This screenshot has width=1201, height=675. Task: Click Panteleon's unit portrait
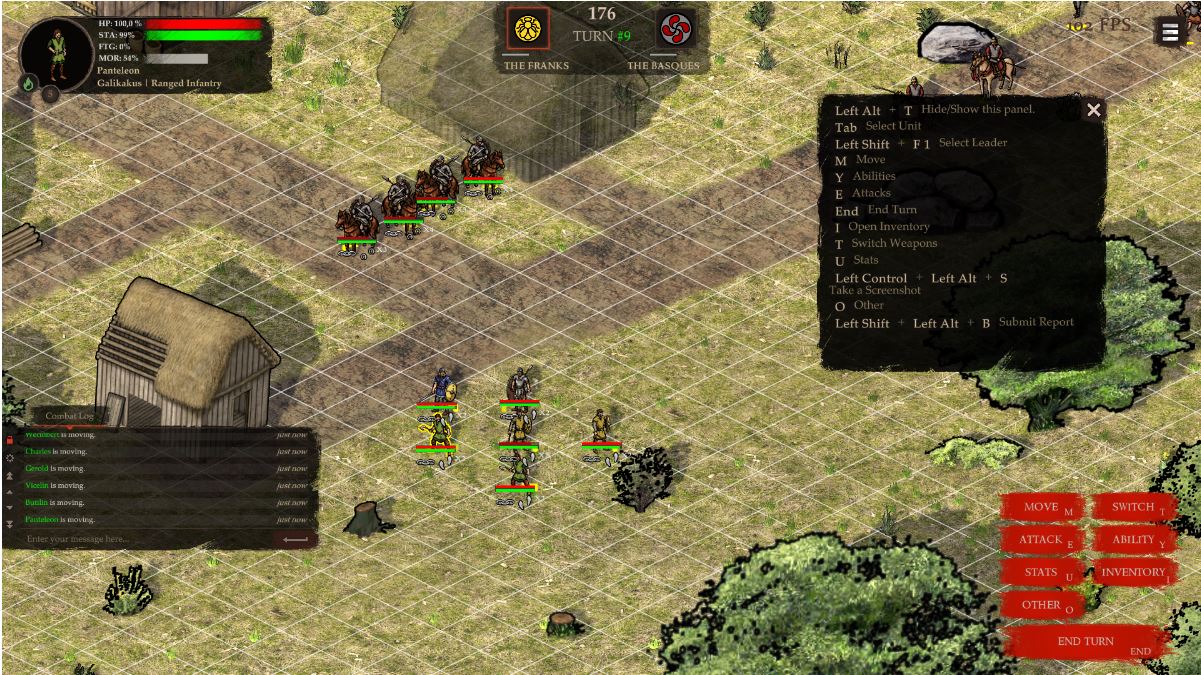[57, 53]
